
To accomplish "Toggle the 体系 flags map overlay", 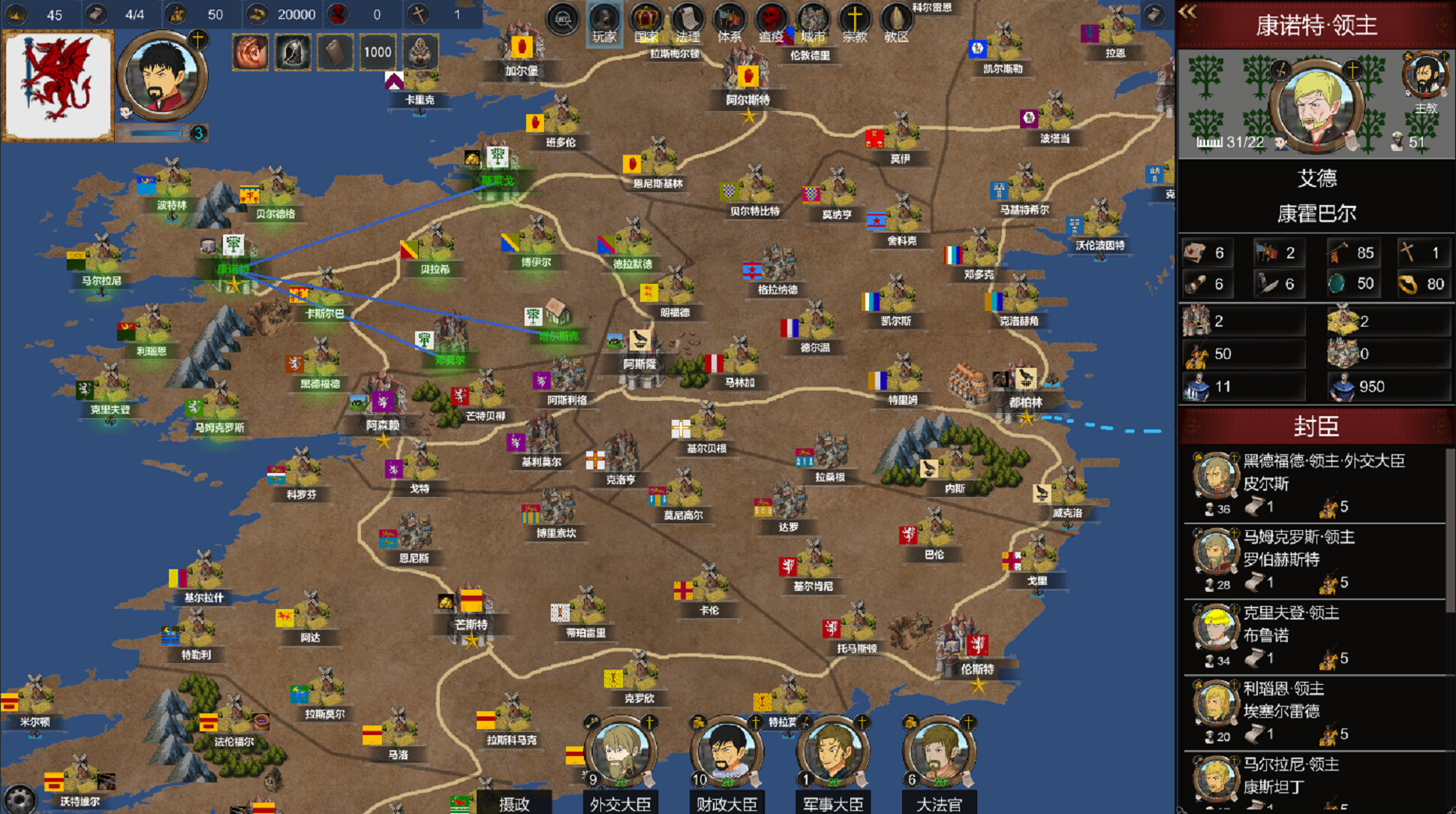I will (x=728, y=17).
